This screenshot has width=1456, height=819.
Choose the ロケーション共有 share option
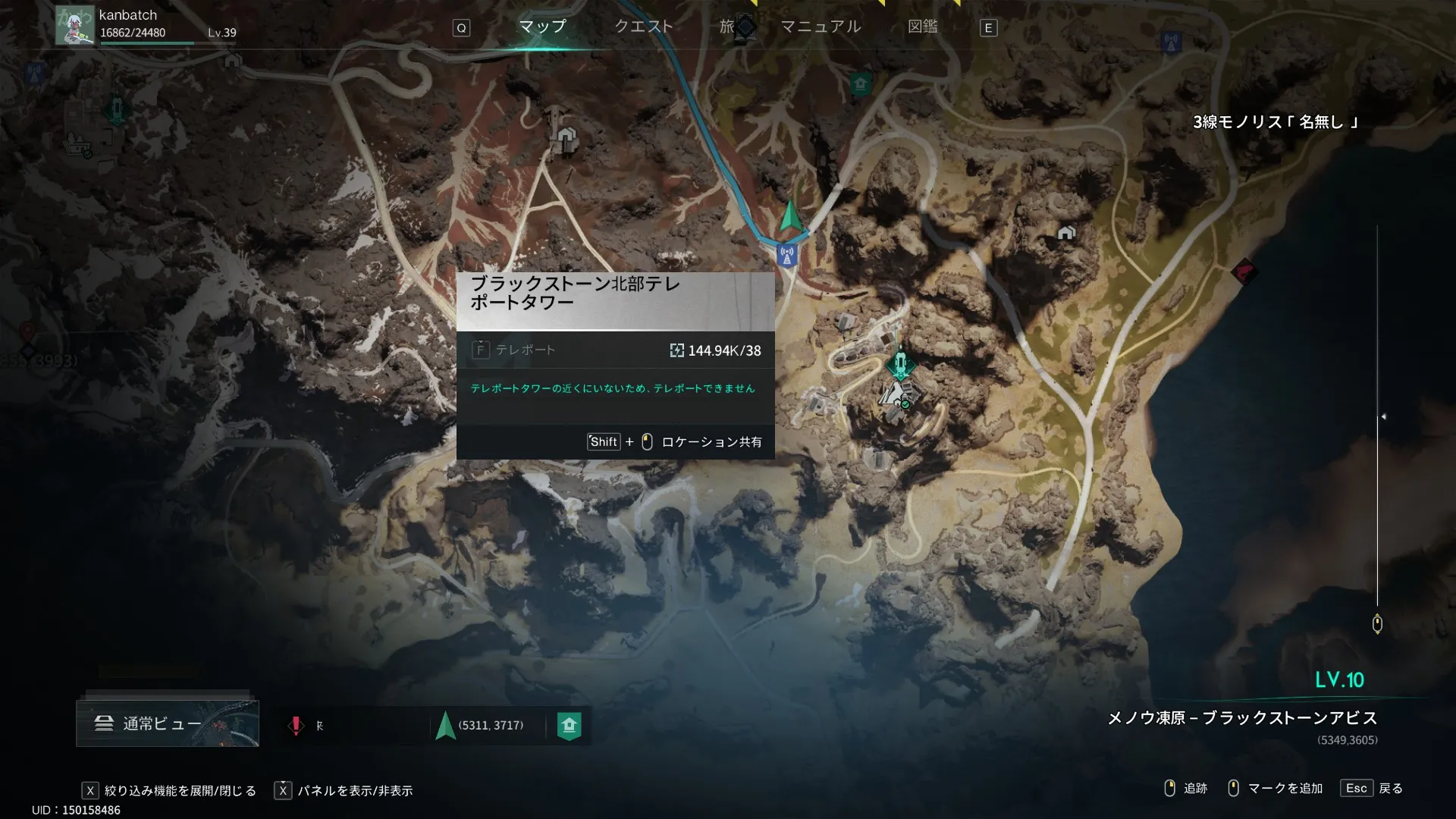coord(711,442)
